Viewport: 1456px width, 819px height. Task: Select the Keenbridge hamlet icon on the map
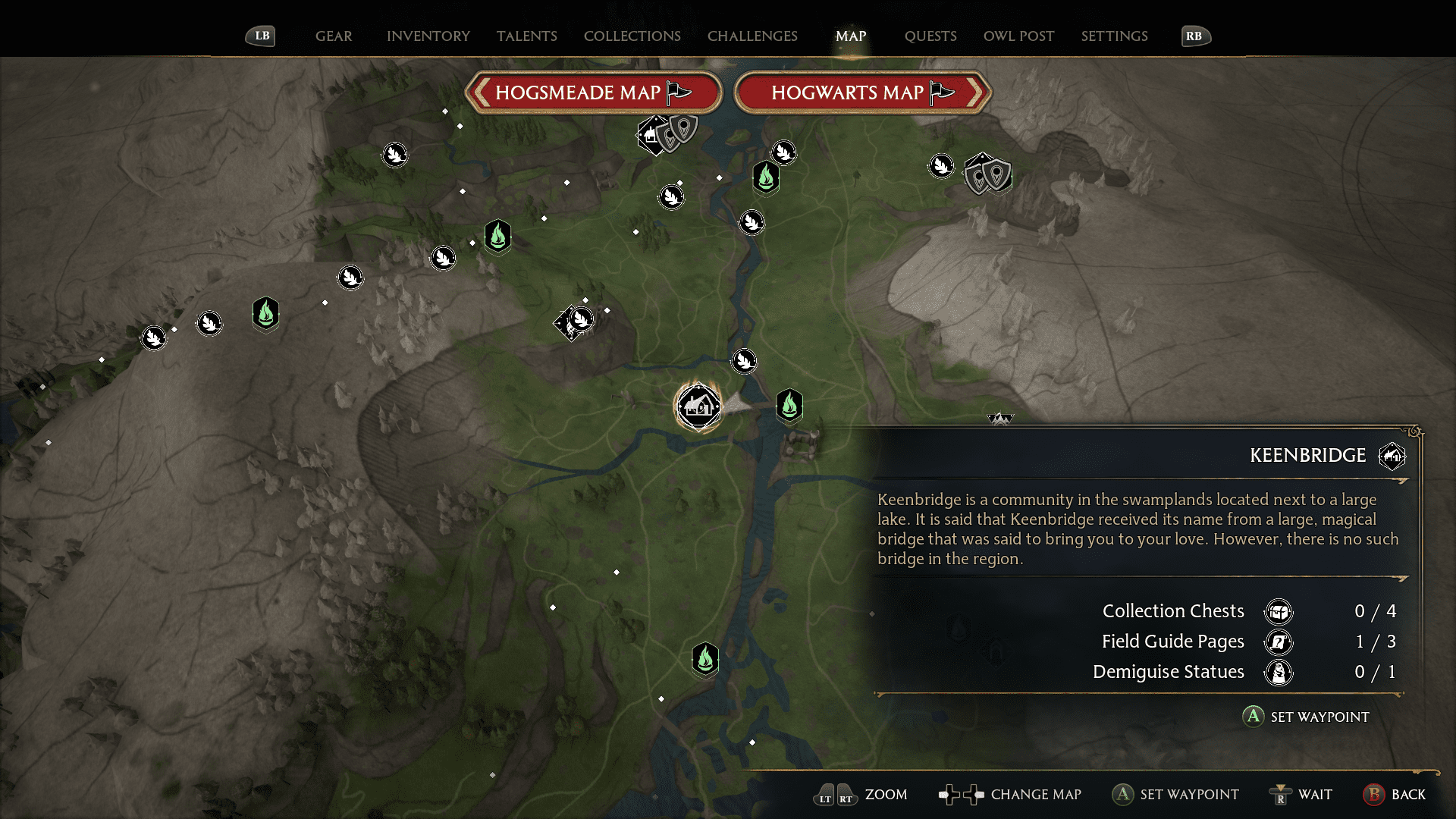click(x=698, y=407)
